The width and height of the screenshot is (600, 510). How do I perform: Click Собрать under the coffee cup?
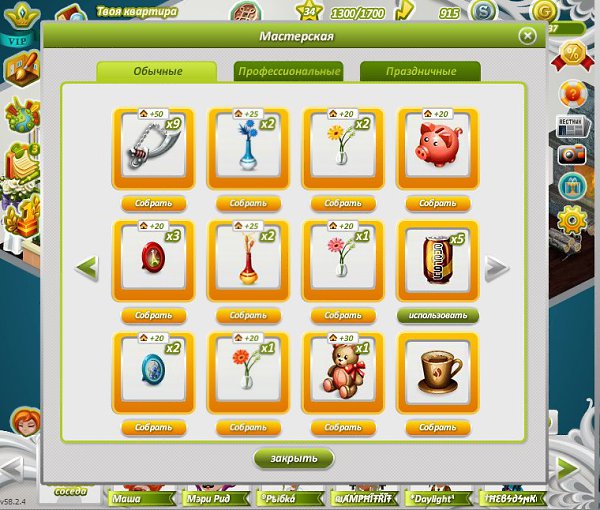point(437,427)
